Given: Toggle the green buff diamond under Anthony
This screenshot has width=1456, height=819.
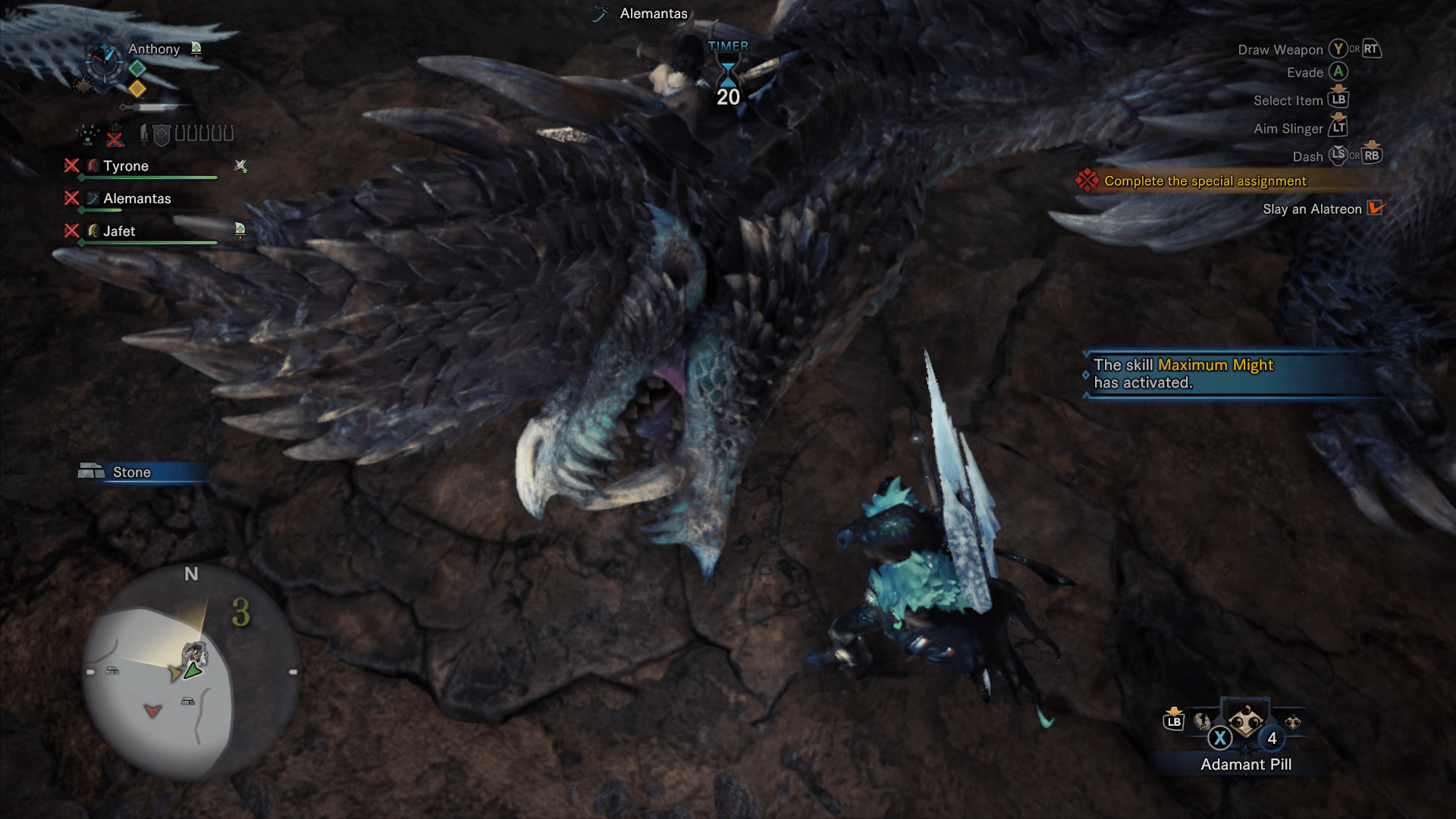Looking at the screenshot, I should point(138,67).
